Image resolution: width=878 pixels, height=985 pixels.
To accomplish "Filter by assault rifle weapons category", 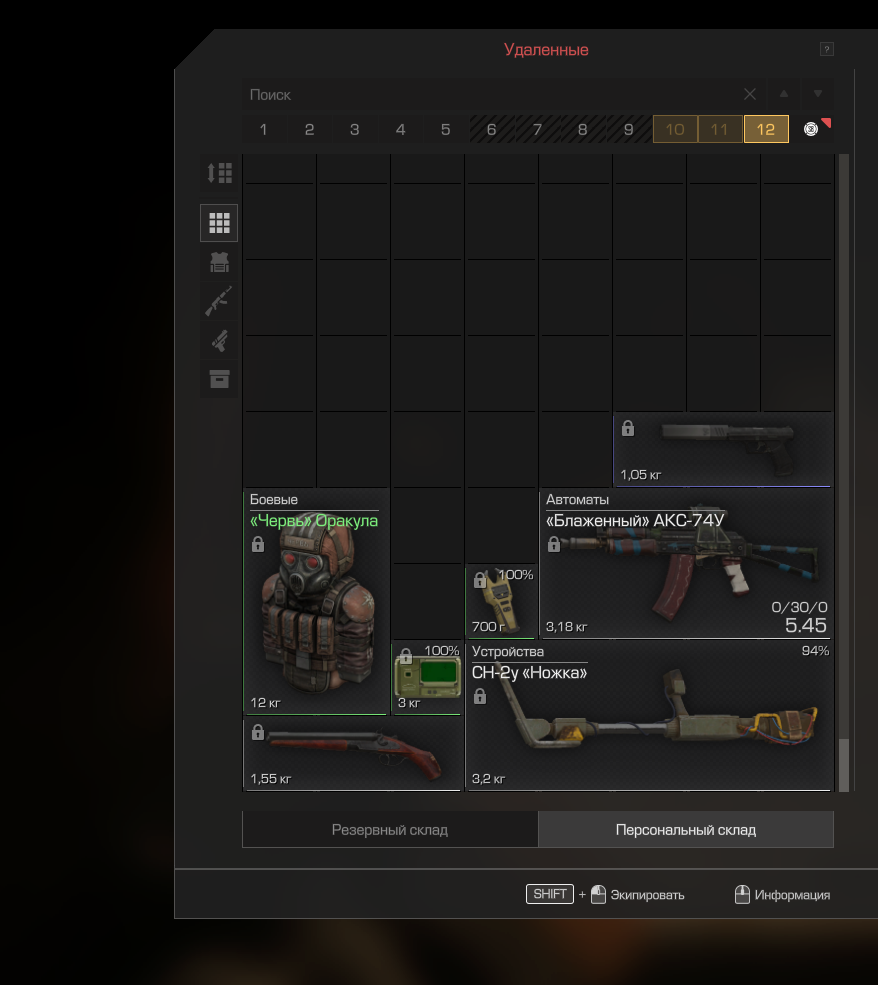I will [219, 300].
